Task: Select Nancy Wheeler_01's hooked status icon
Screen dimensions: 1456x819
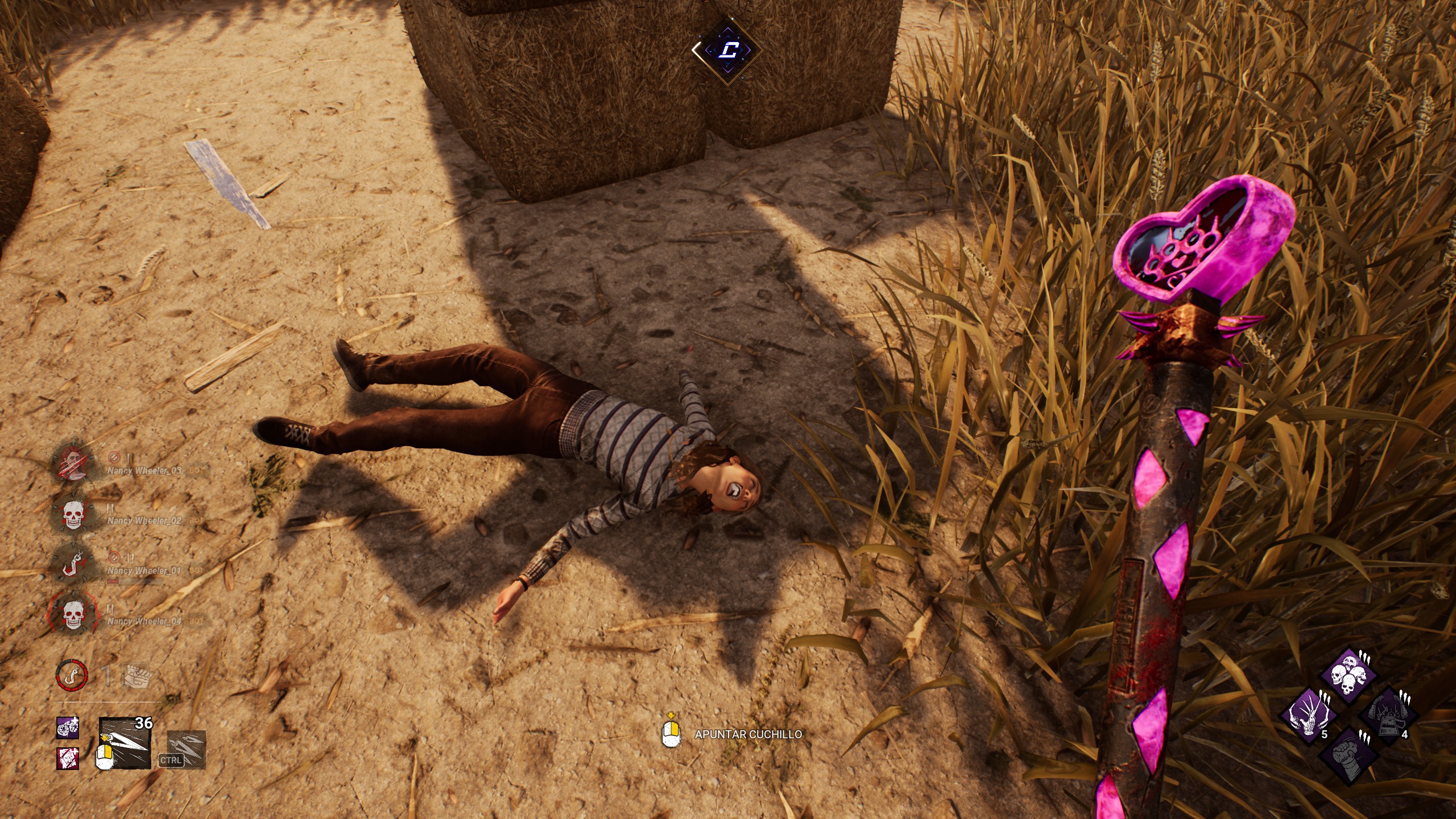Action: pyautogui.click(x=73, y=564)
